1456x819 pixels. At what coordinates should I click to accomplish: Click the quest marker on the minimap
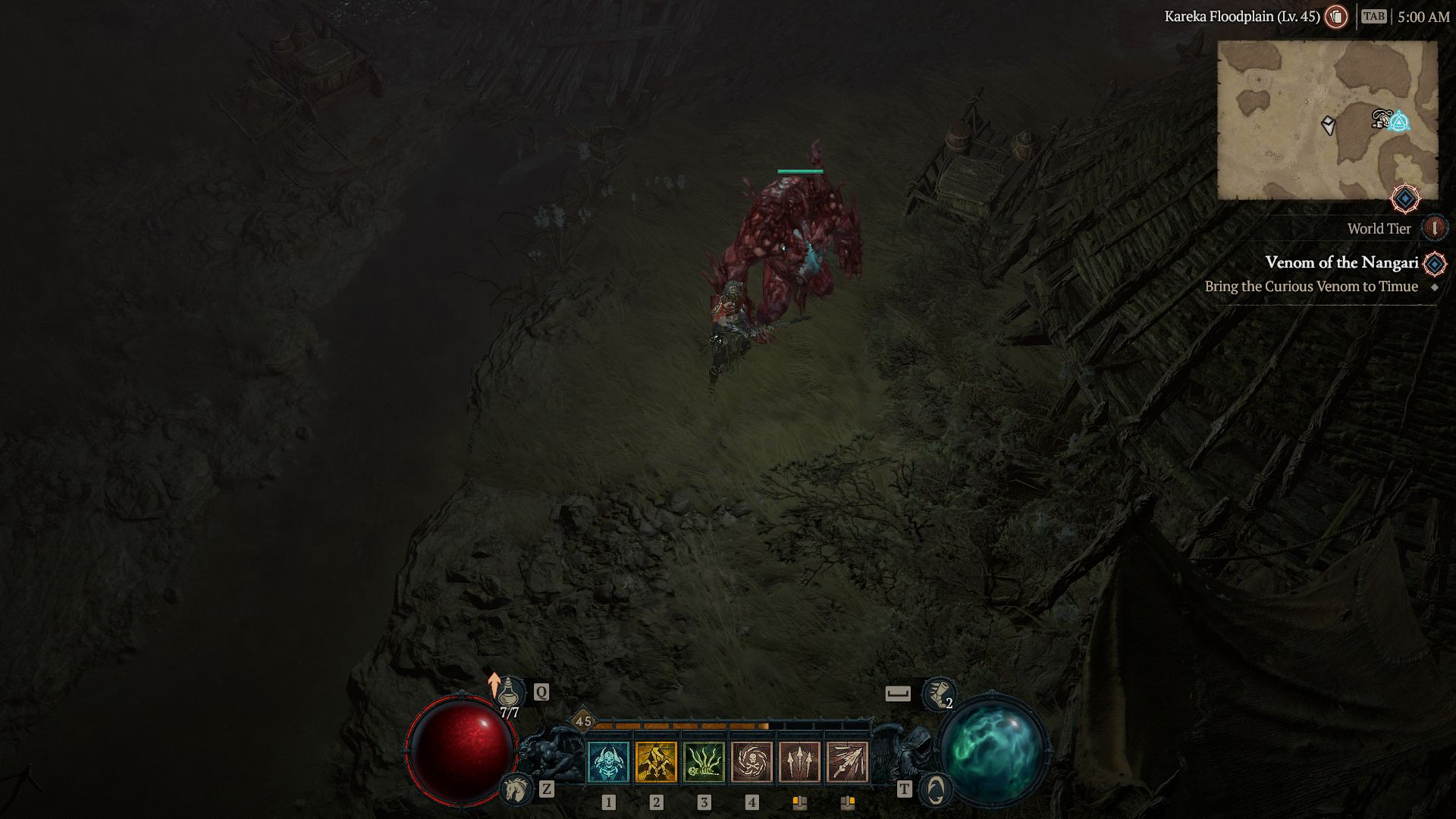(1398, 121)
